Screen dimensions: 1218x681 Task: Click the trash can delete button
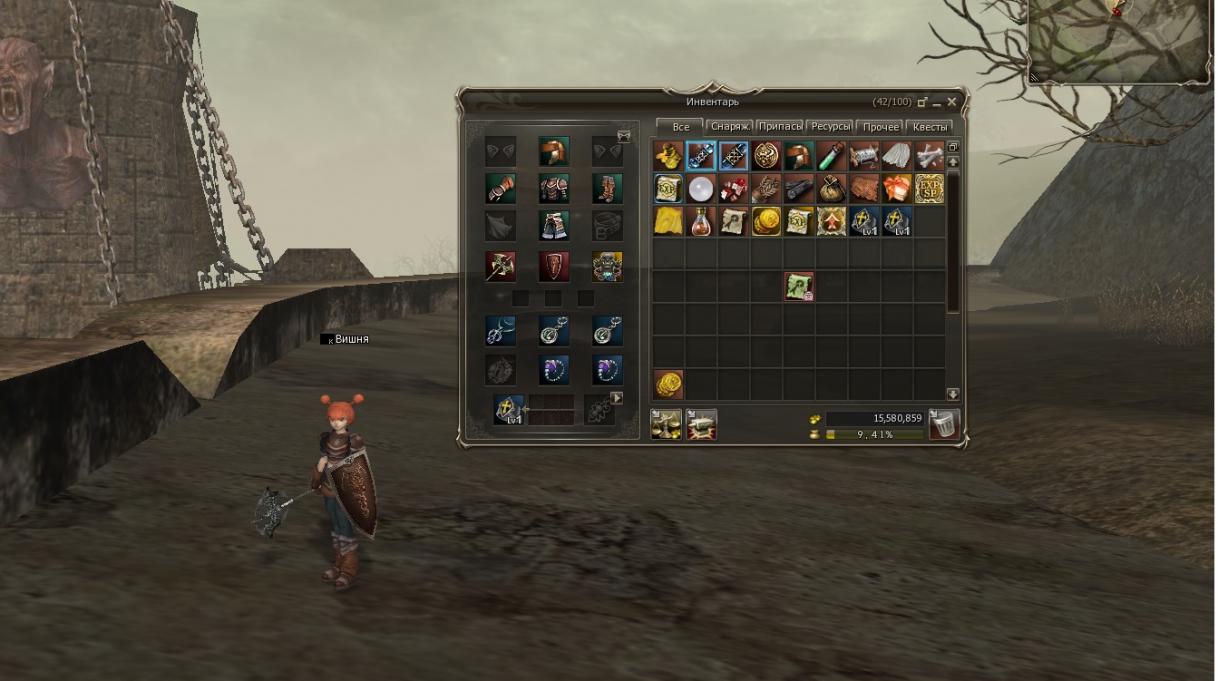point(944,425)
